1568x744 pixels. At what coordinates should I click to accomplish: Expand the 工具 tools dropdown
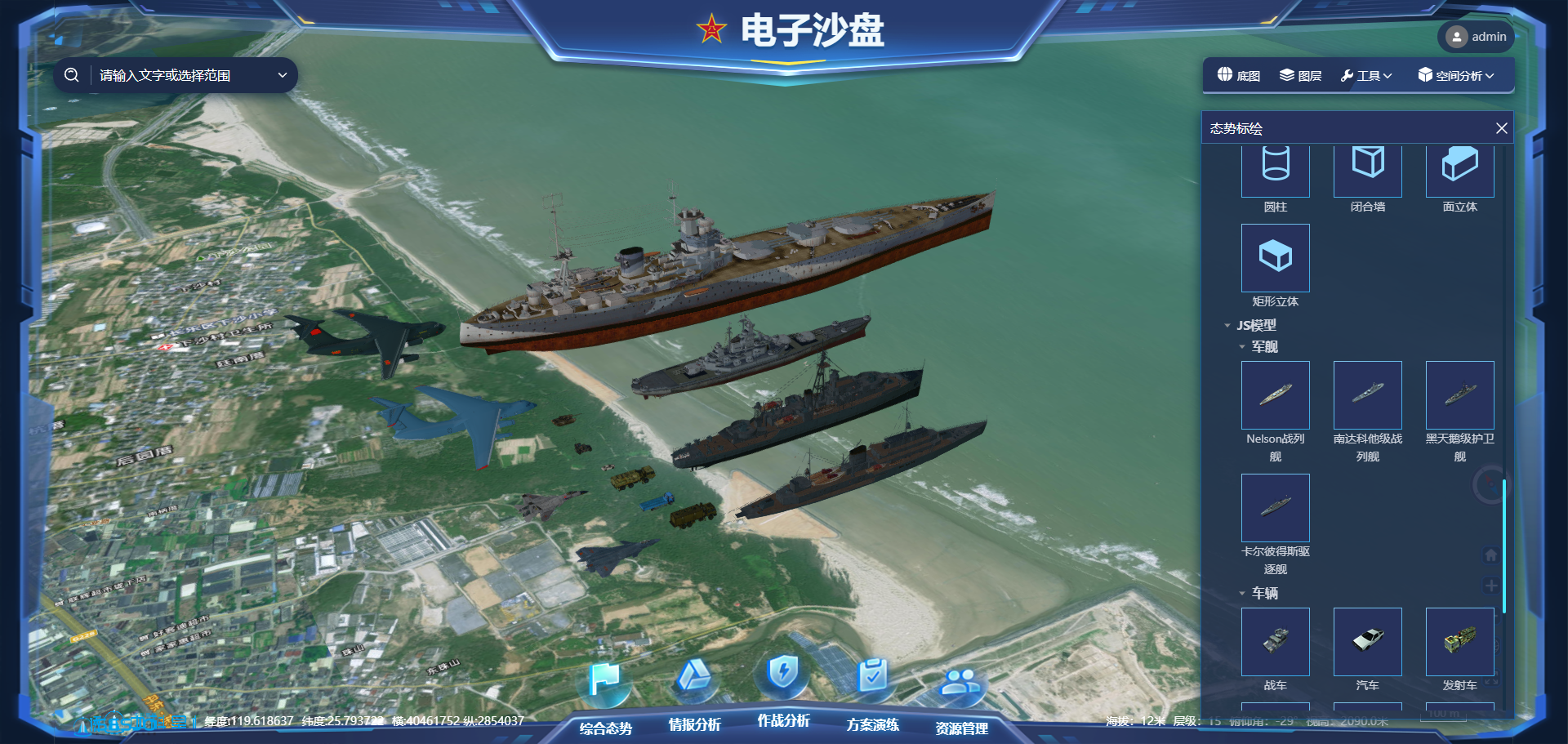[x=1366, y=76]
